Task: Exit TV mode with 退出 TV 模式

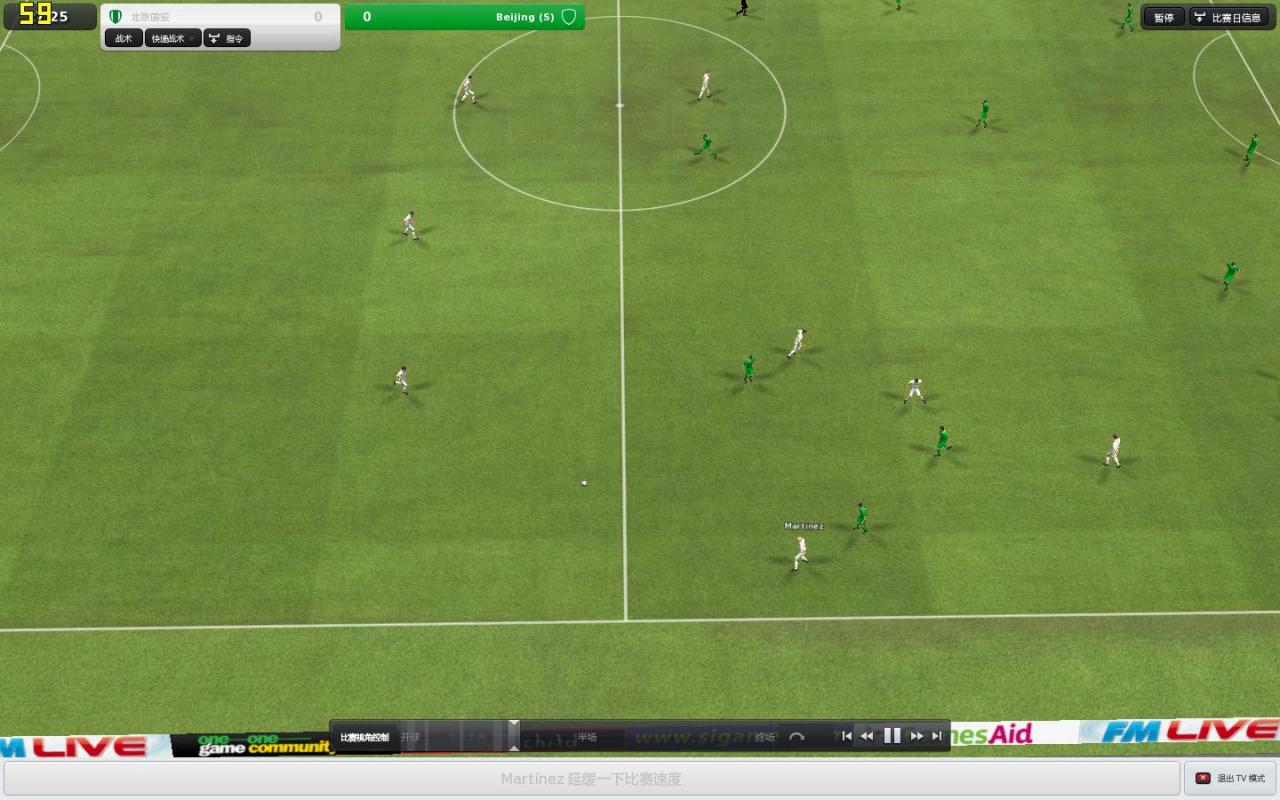Action: coord(1230,778)
